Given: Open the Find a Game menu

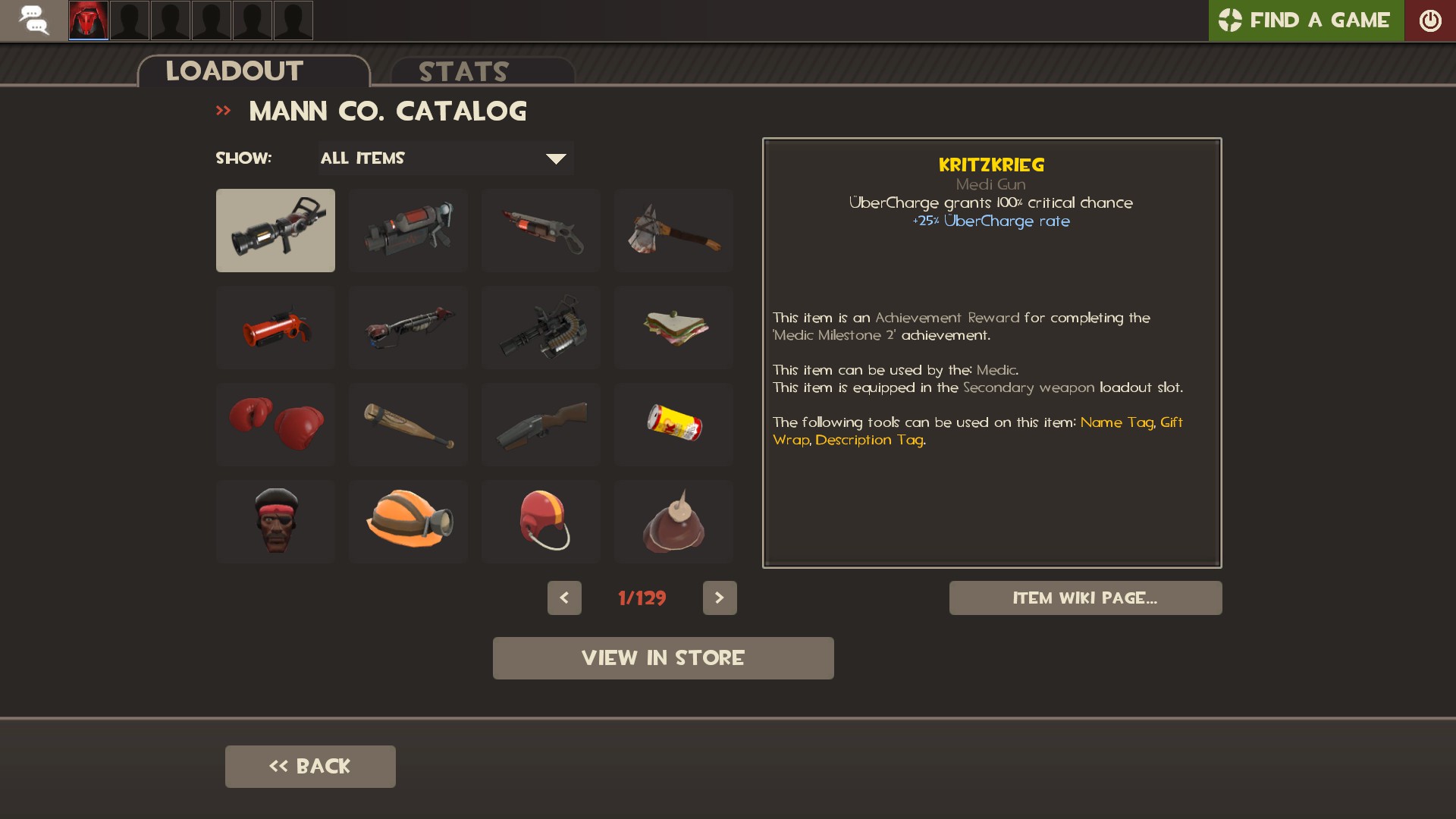Looking at the screenshot, I should click(x=1305, y=20).
